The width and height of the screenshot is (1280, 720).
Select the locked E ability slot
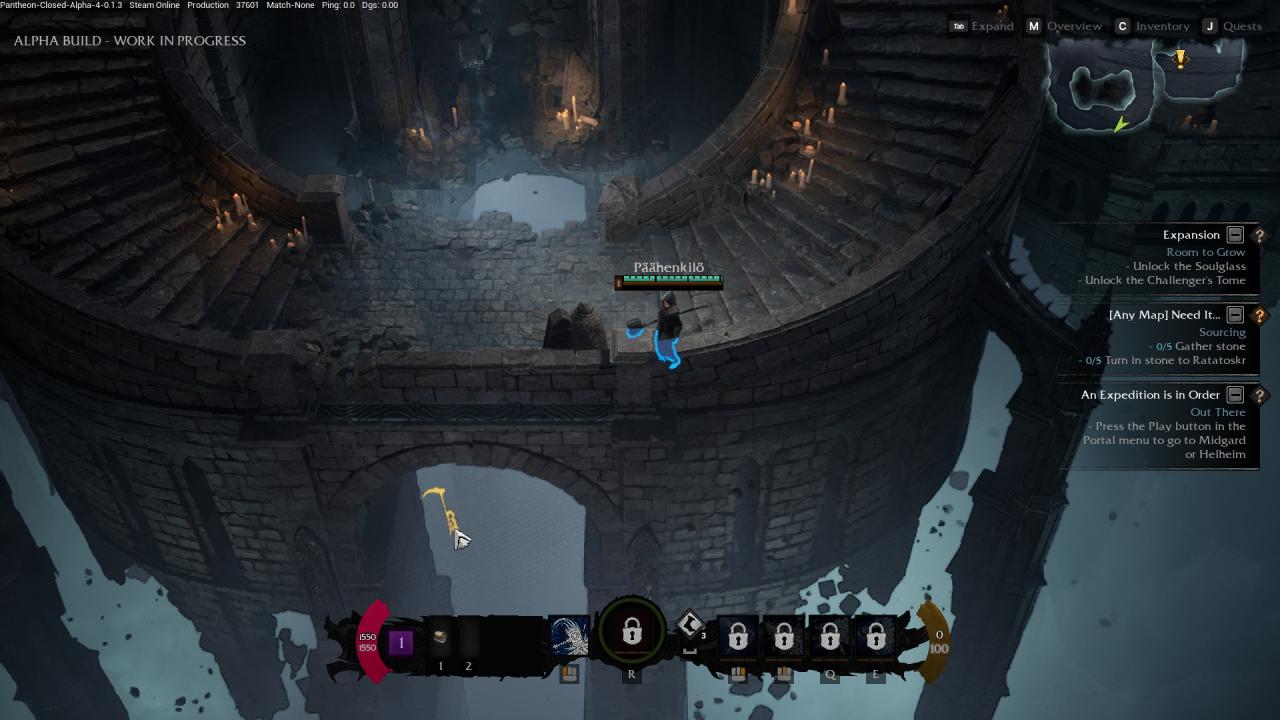click(876, 637)
